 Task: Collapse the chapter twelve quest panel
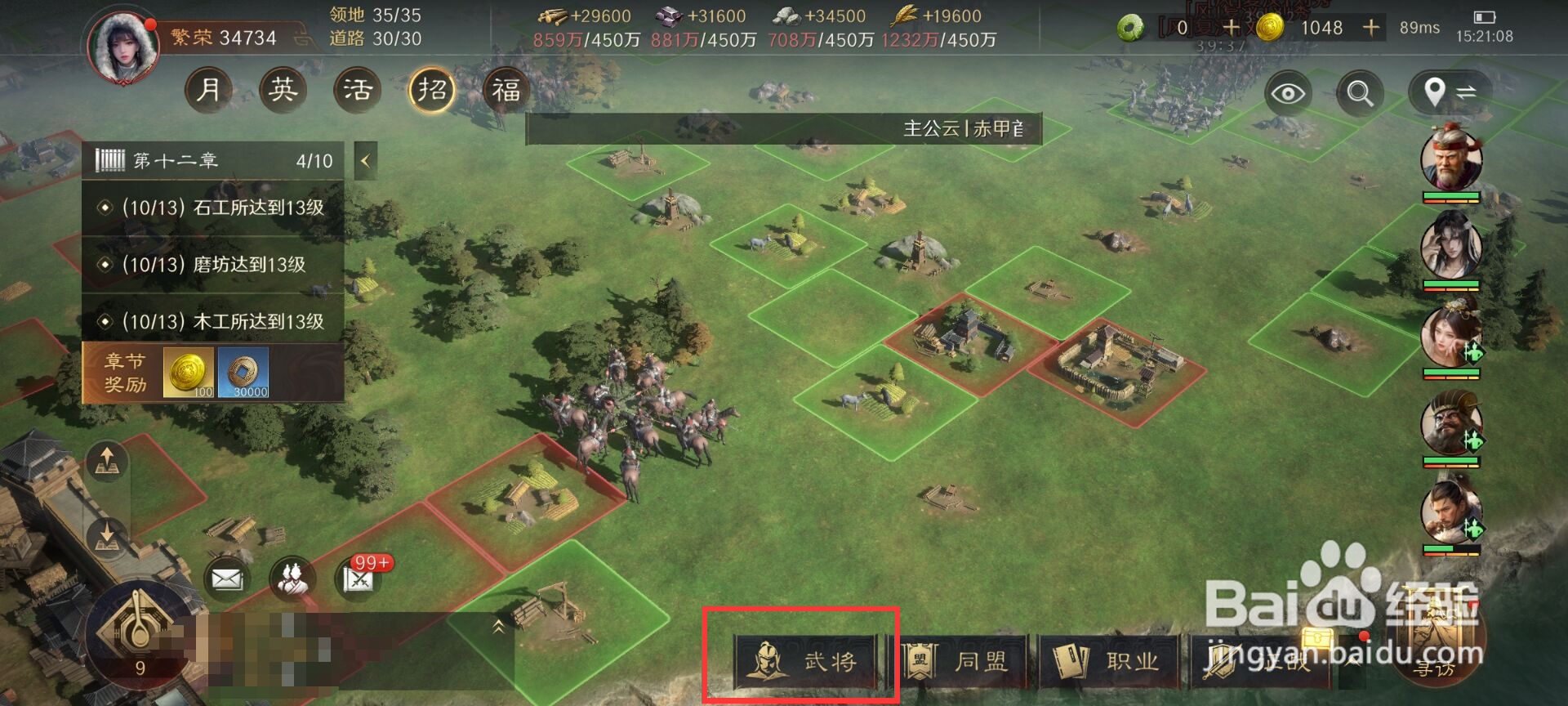[364, 160]
